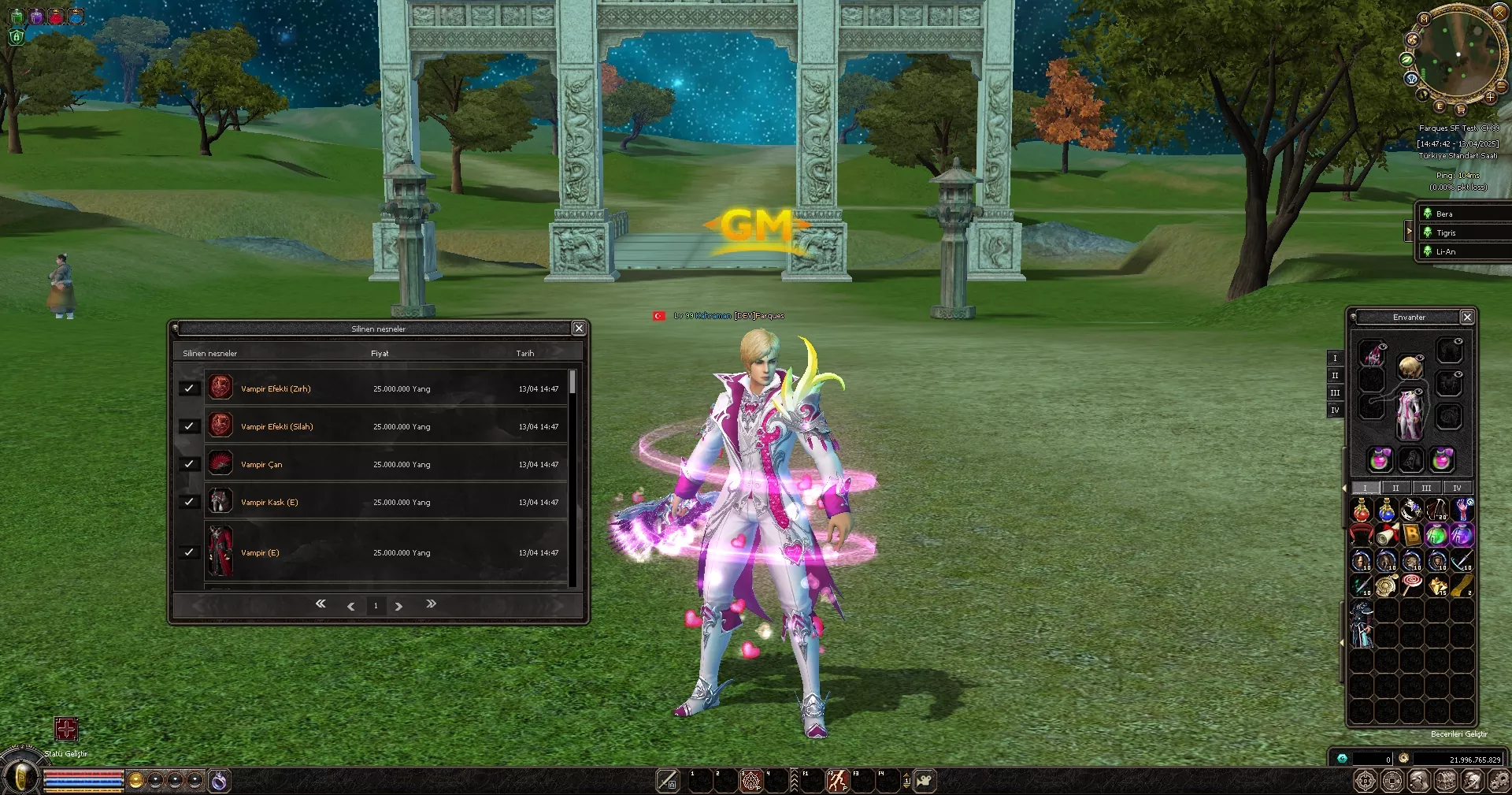Image resolution: width=1512 pixels, height=795 pixels.
Task: Switch to inventory tab IV
Action: point(1456,488)
